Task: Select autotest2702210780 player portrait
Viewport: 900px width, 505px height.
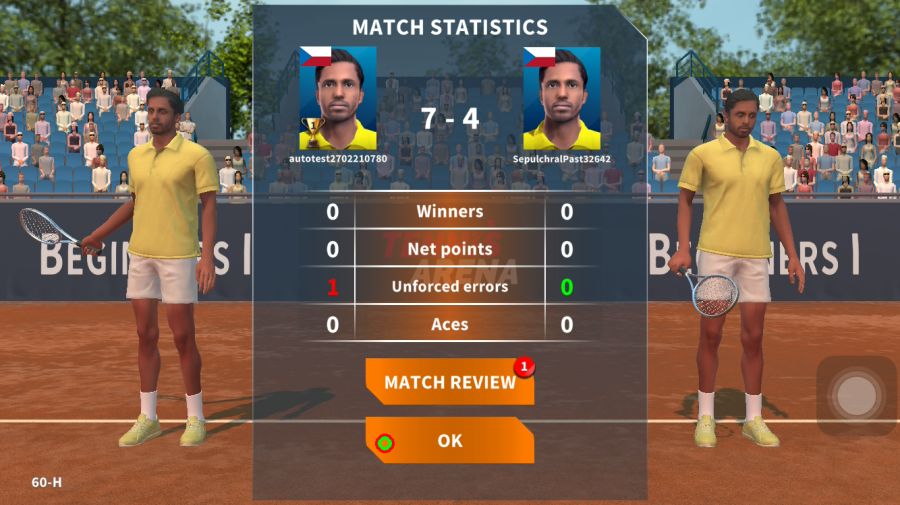Action: [338, 98]
